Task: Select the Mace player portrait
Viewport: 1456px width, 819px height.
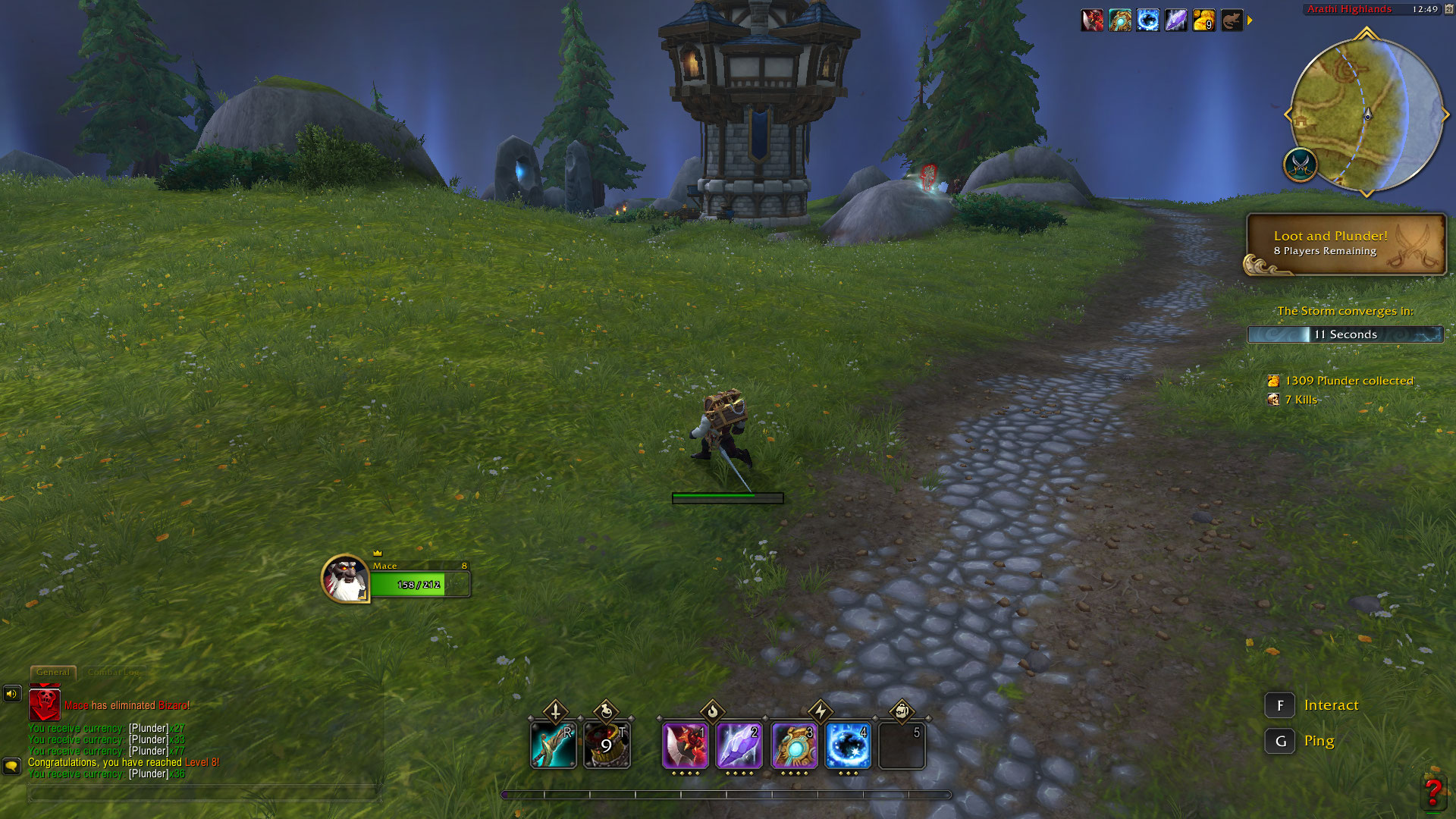Action: point(345,579)
